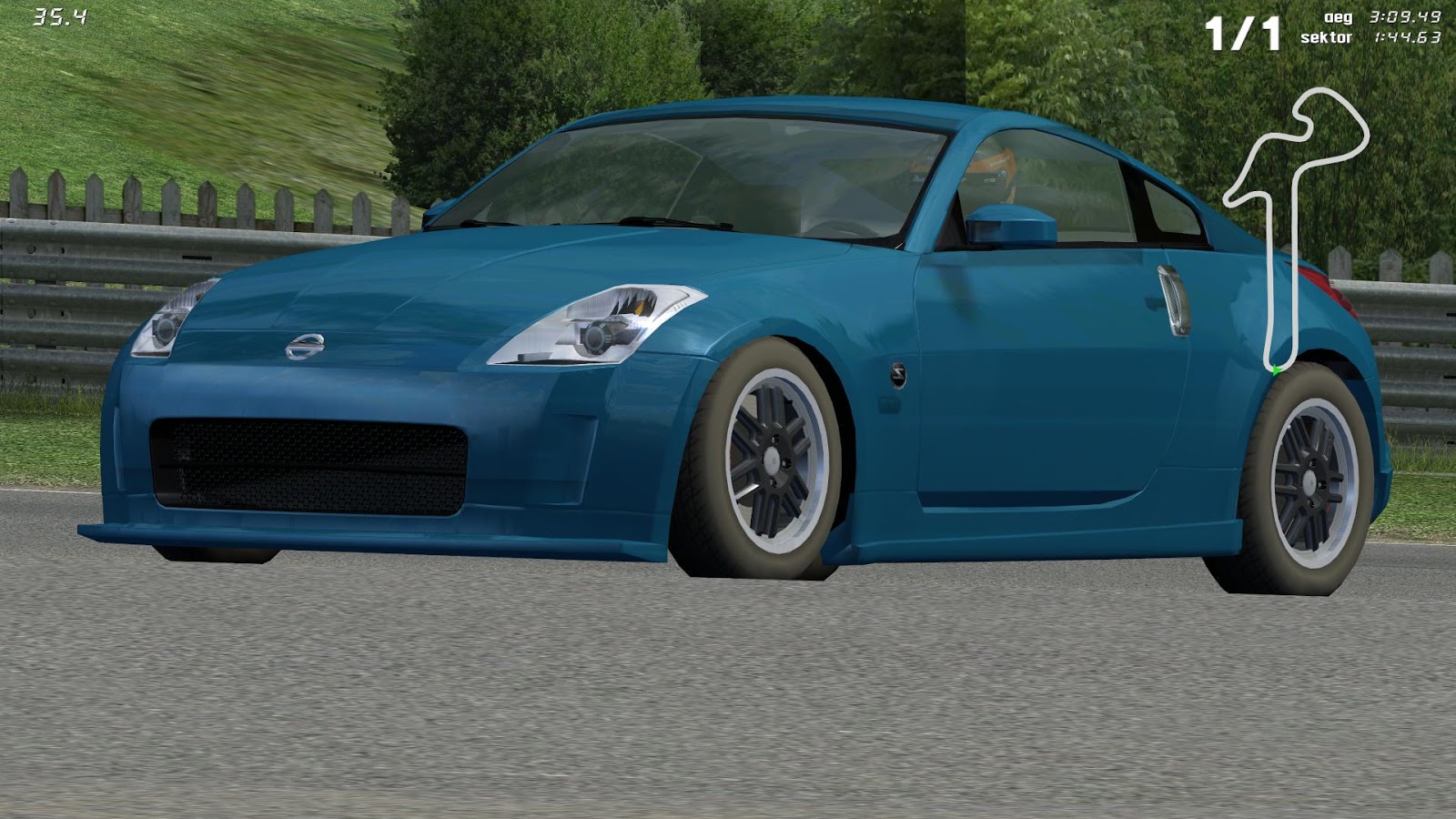Click the driver's helmet through the windshield

(x=996, y=164)
